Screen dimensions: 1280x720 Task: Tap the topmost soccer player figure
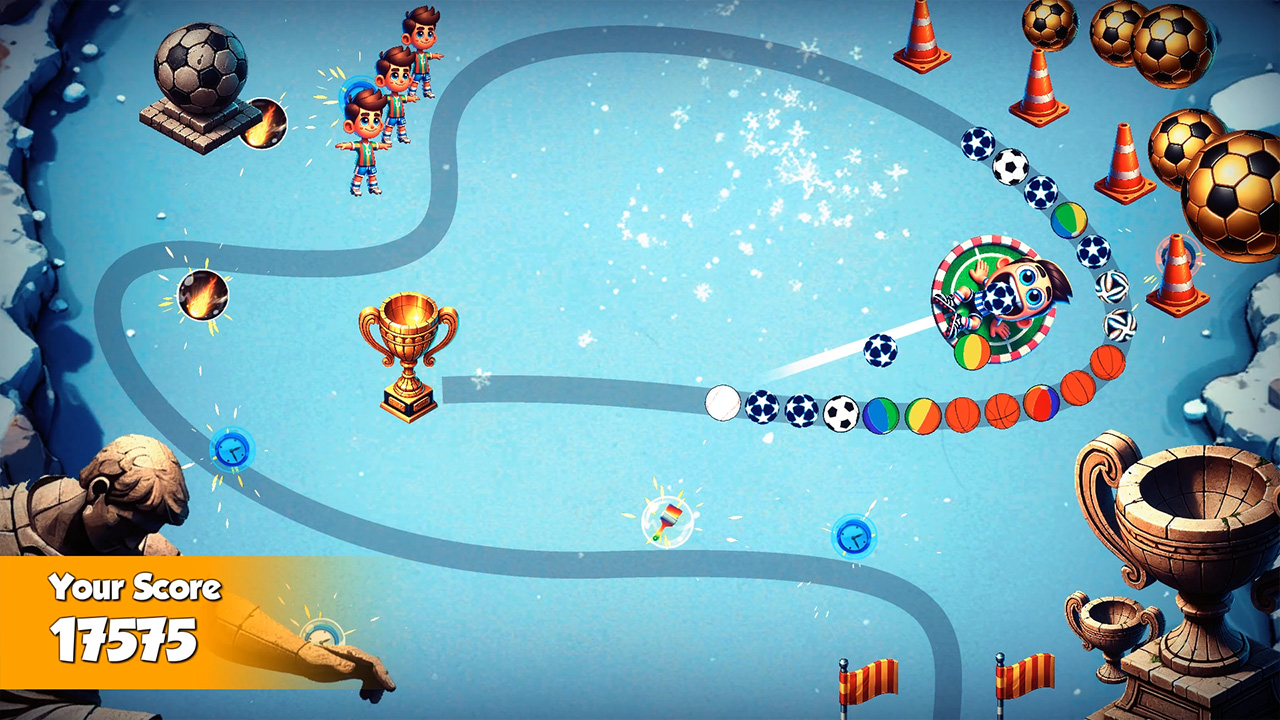tap(420, 50)
